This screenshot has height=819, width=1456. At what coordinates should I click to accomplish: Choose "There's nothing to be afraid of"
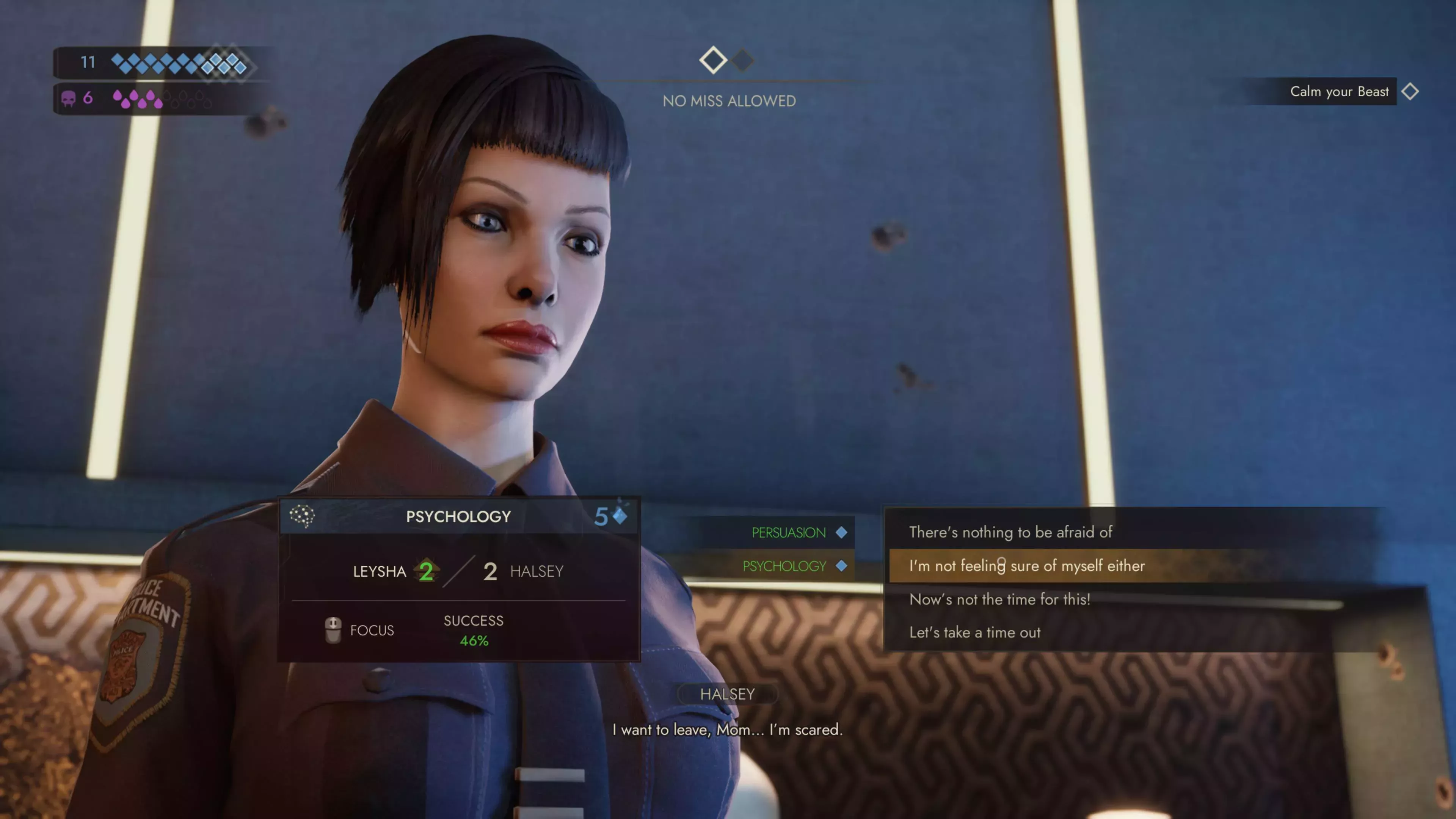[1010, 532]
